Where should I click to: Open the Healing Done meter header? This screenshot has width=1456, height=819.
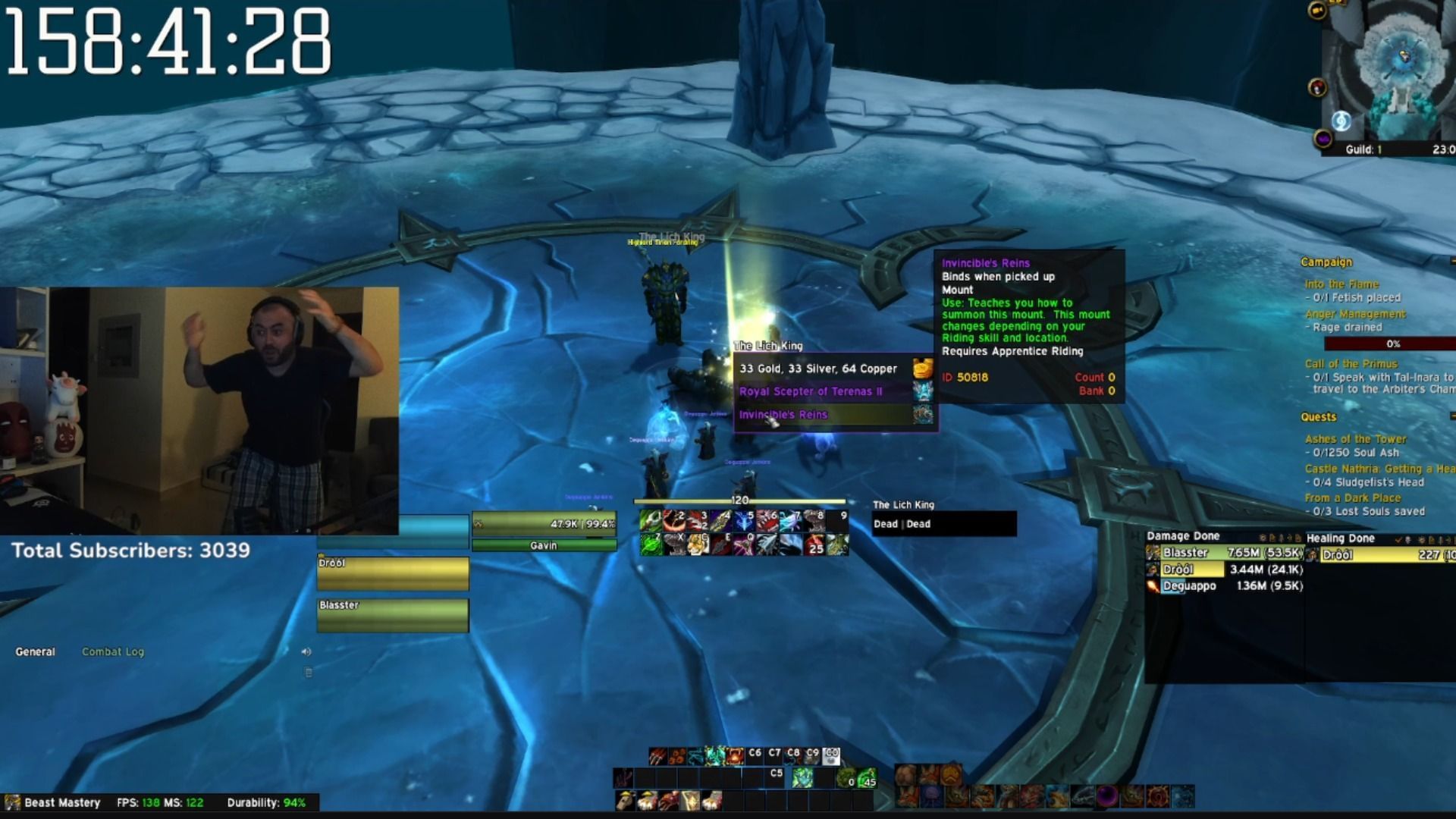(x=1341, y=538)
